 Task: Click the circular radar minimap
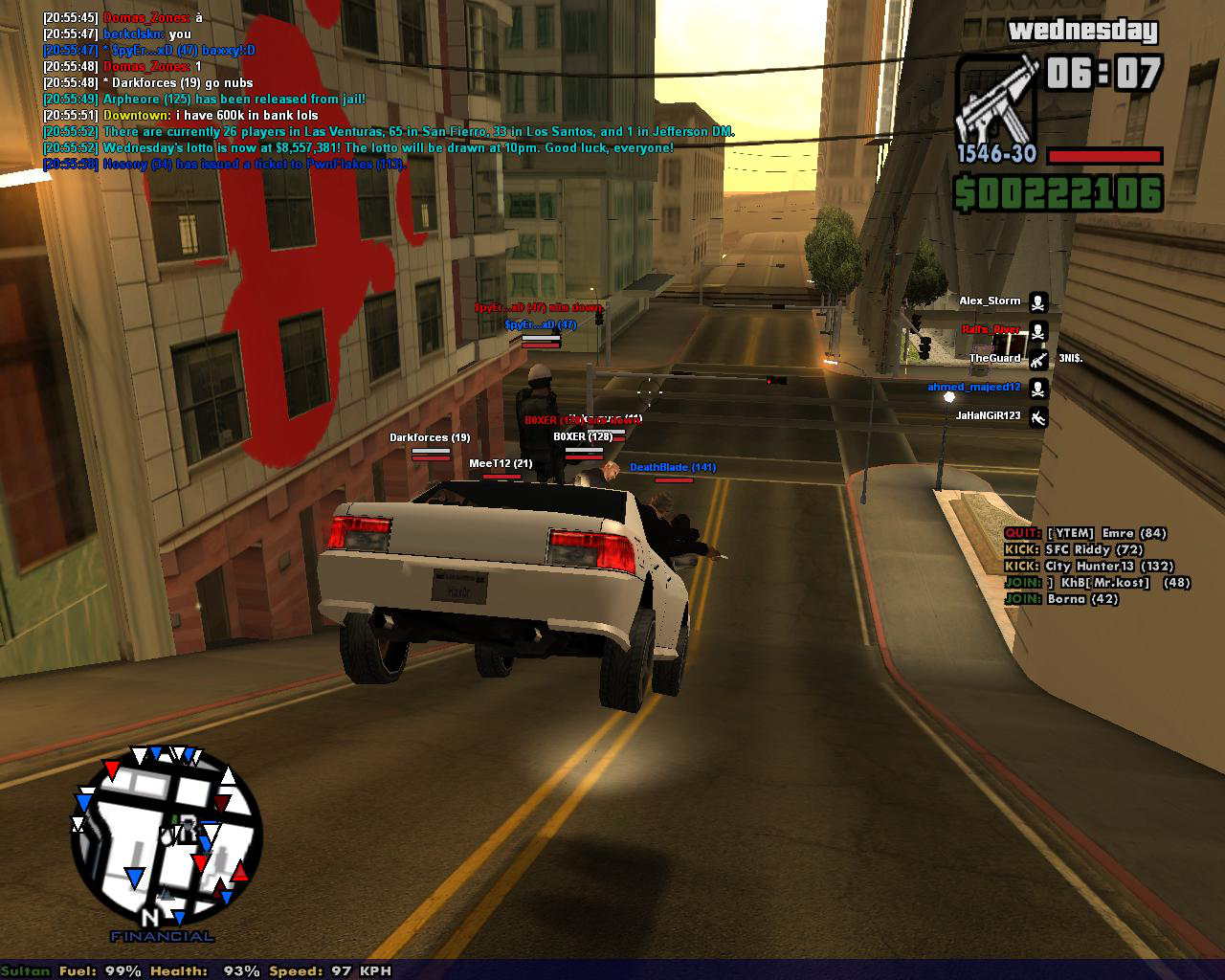click(x=167, y=839)
